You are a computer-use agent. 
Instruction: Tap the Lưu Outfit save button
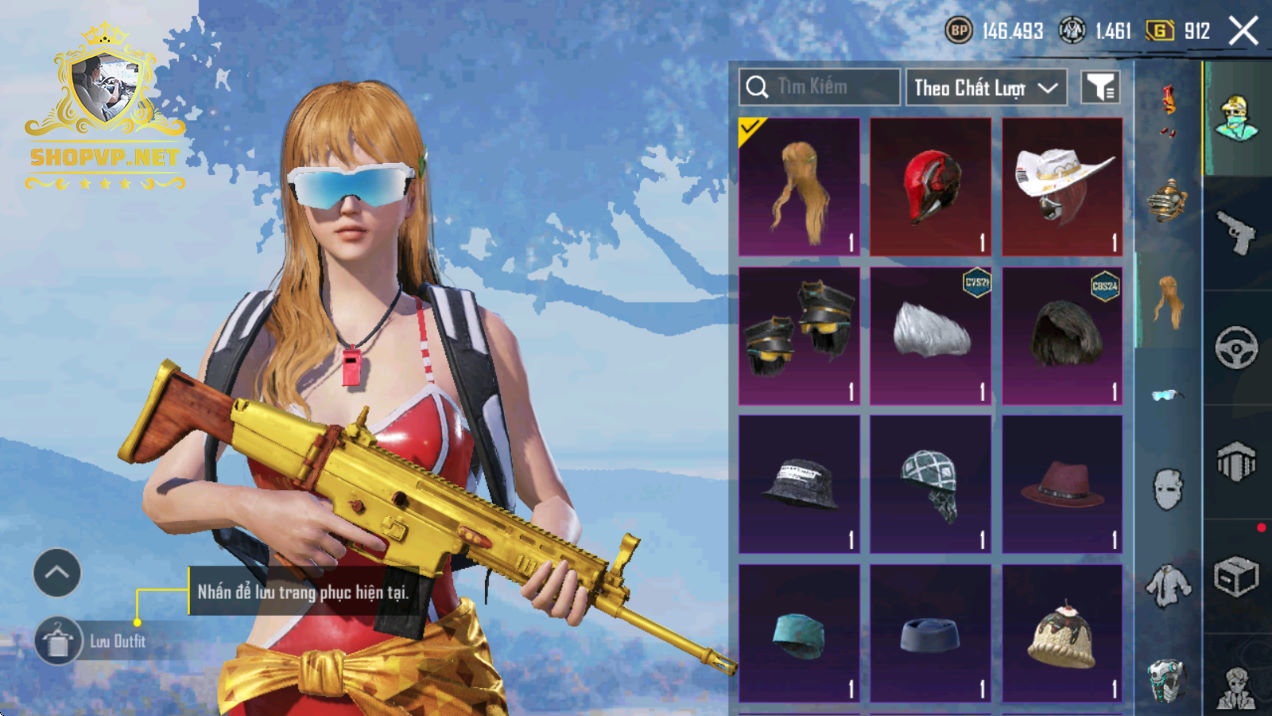58,641
